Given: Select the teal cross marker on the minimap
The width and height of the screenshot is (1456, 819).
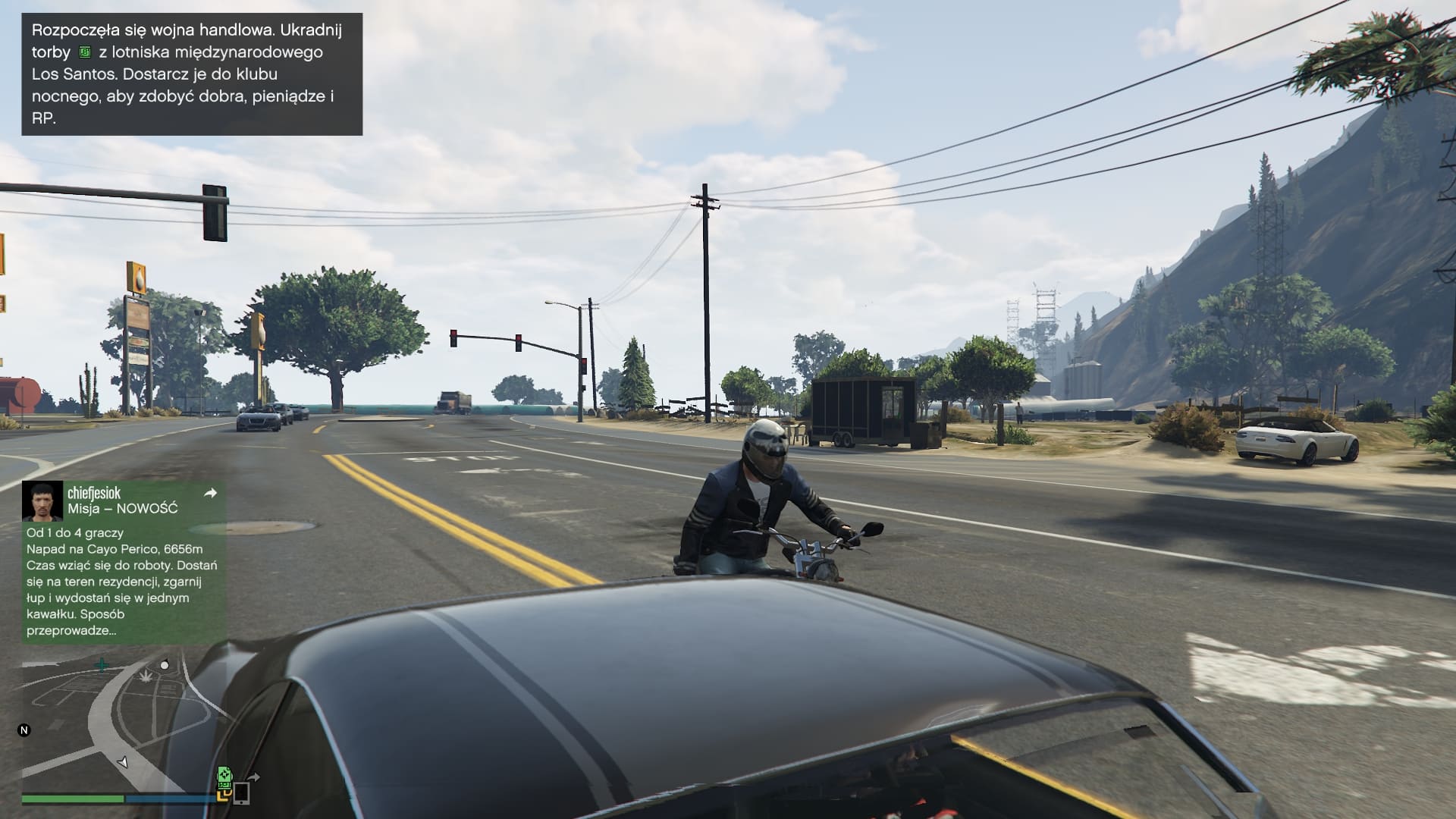Looking at the screenshot, I should pos(102,666).
